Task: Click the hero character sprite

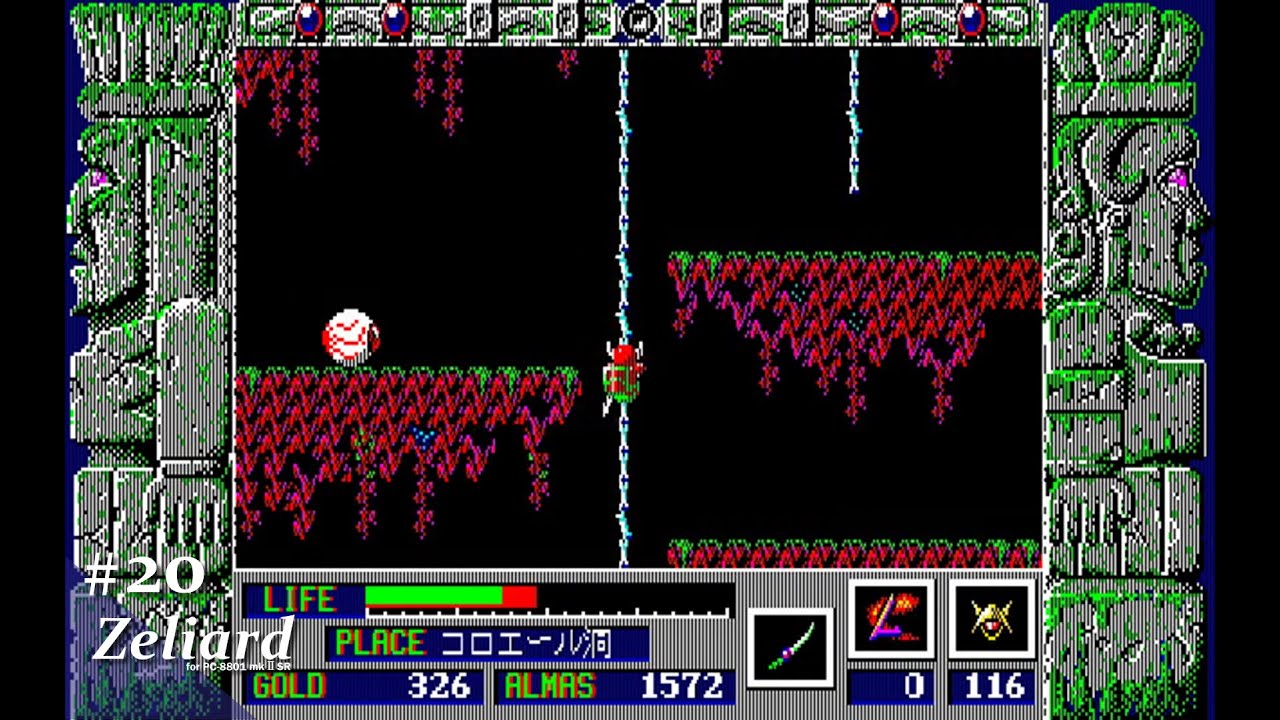Action: click(620, 375)
